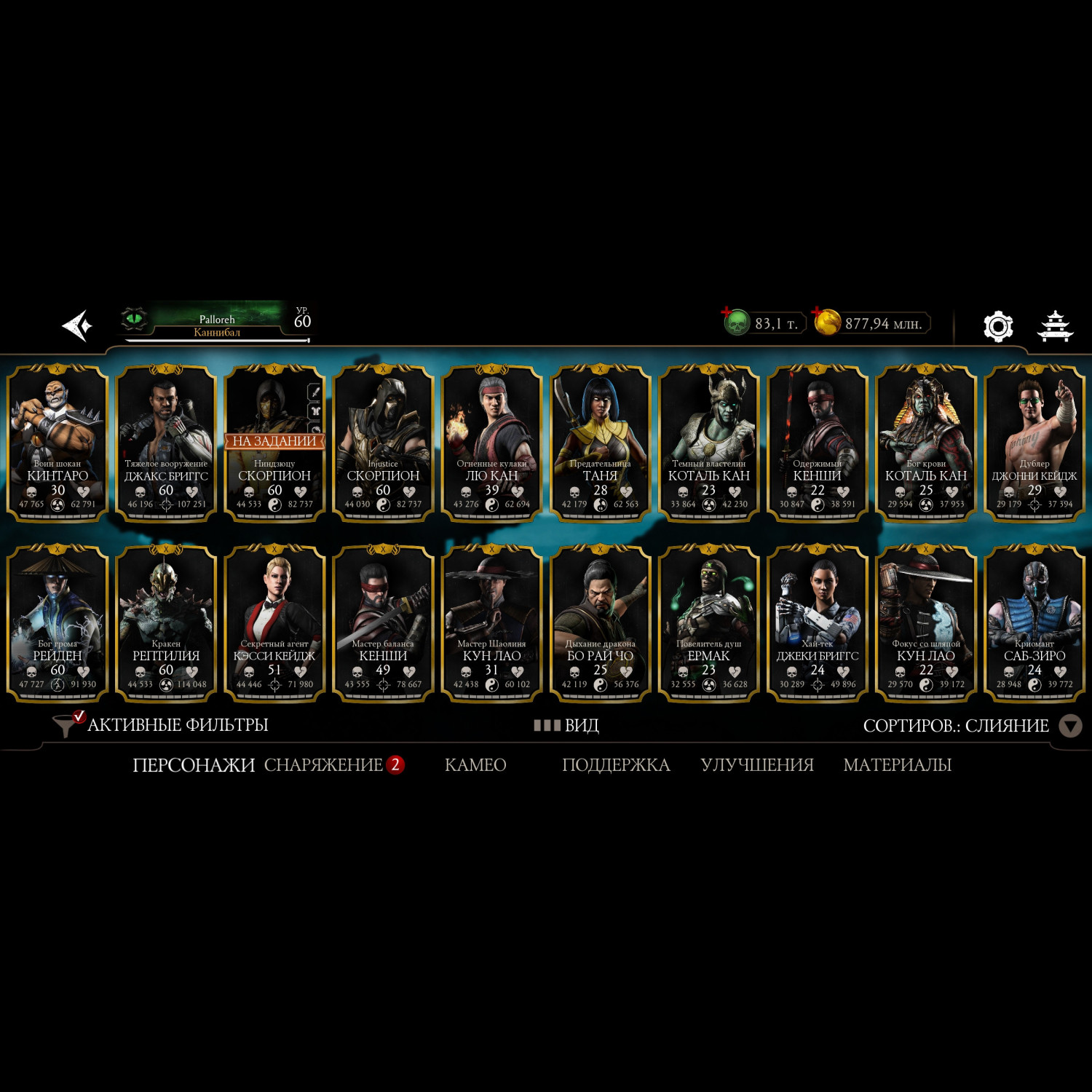
Task: Choose the Jax Briggs heavy weapons card
Action: [x=166, y=443]
